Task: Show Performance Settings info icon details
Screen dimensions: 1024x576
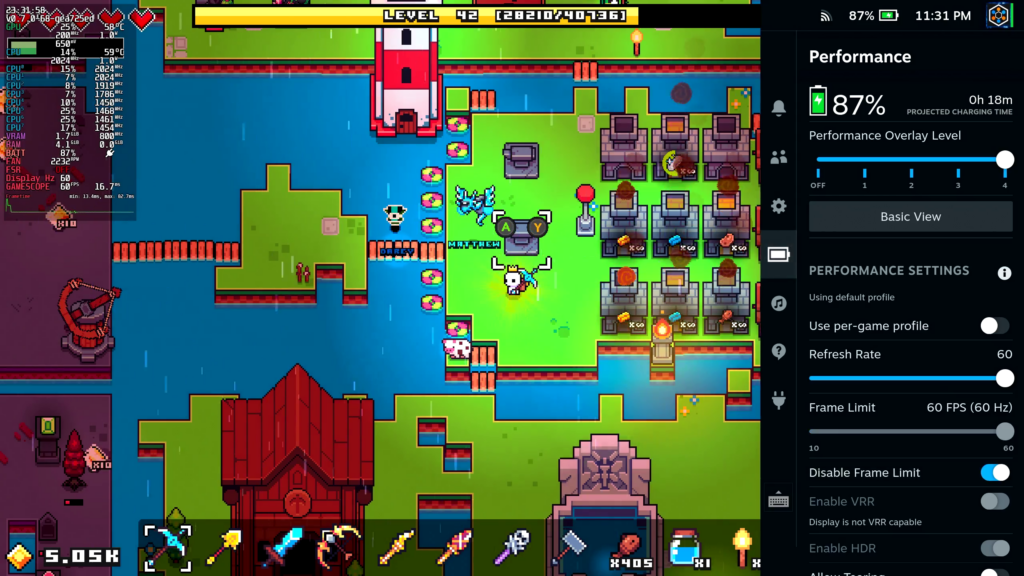Action: (x=1004, y=272)
